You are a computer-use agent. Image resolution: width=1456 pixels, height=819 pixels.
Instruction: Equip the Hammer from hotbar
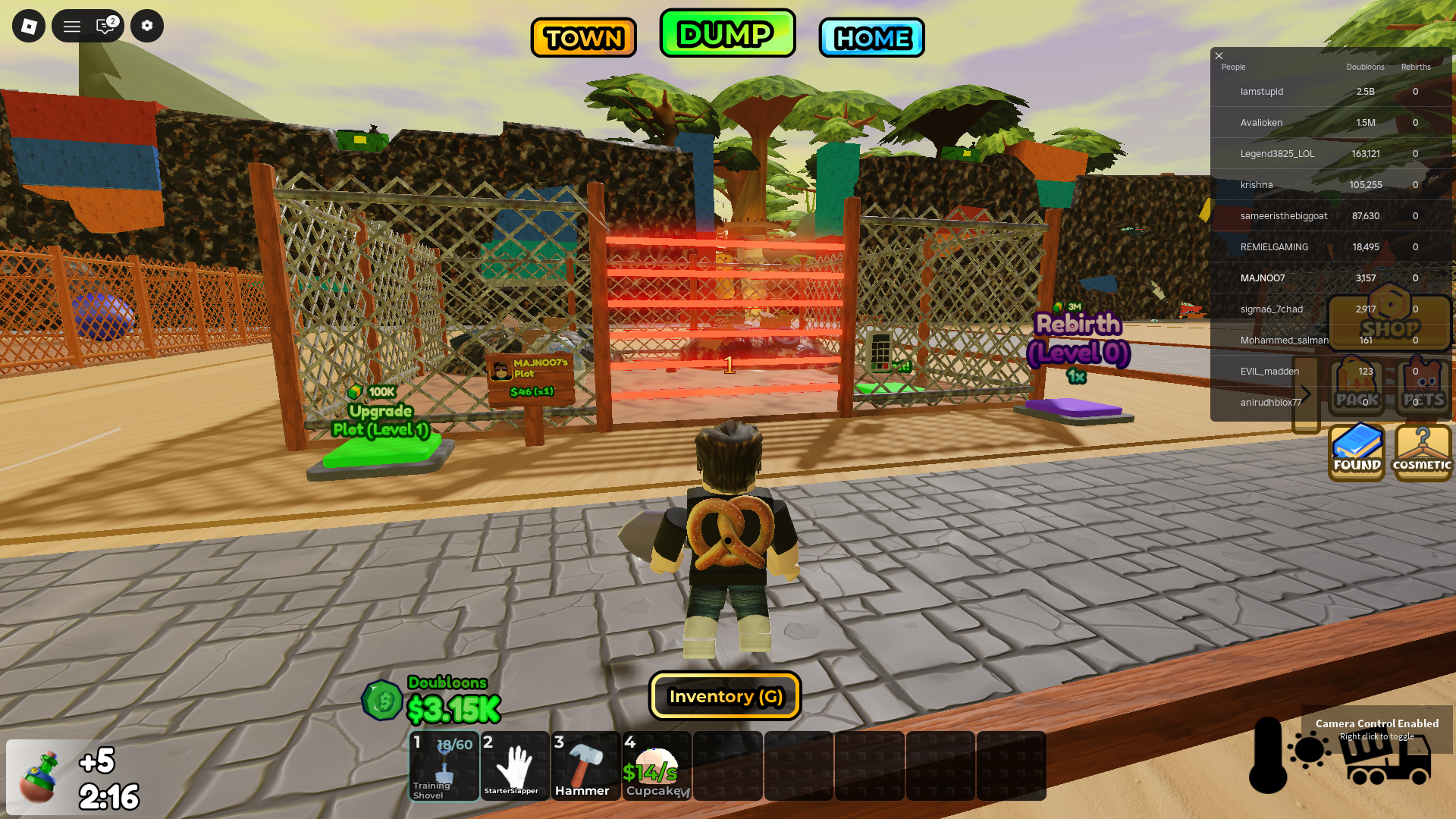tap(586, 766)
